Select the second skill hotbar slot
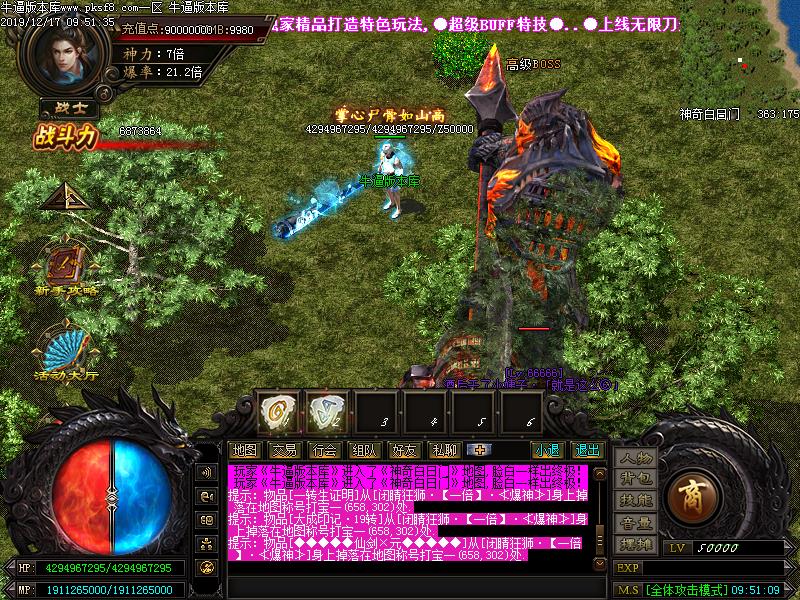 [x=325, y=410]
